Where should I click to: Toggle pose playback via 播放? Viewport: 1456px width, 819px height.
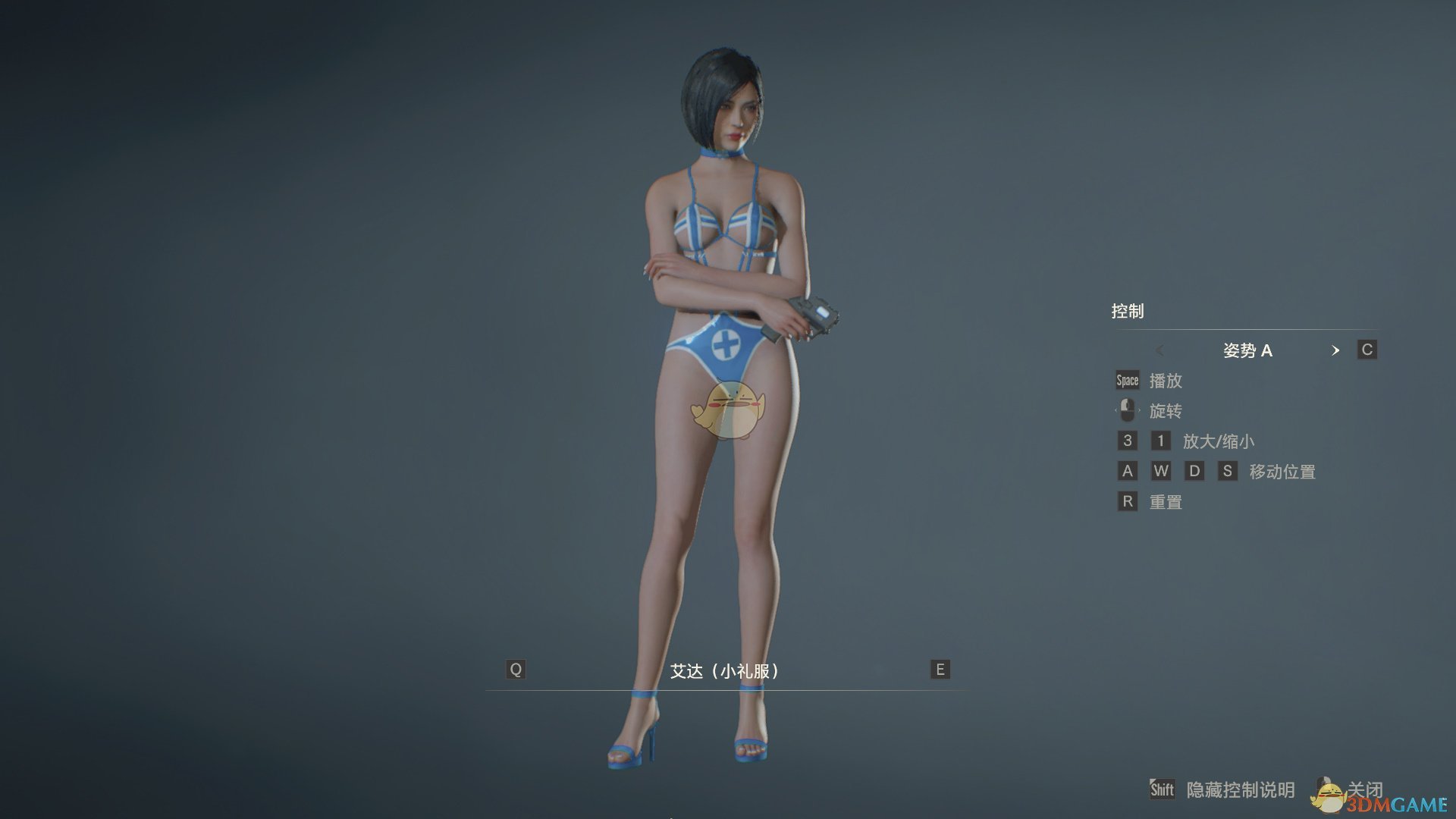[x=1166, y=381]
